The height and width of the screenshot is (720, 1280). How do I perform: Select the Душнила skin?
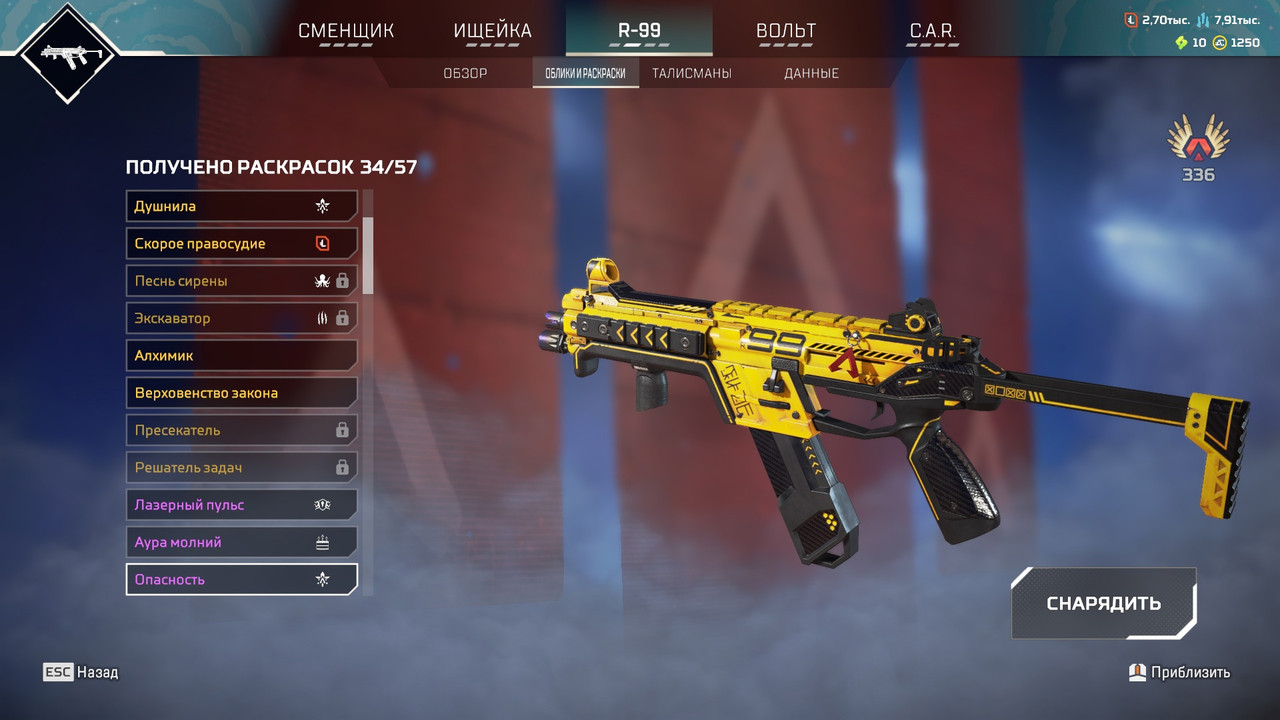pyautogui.click(x=242, y=206)
